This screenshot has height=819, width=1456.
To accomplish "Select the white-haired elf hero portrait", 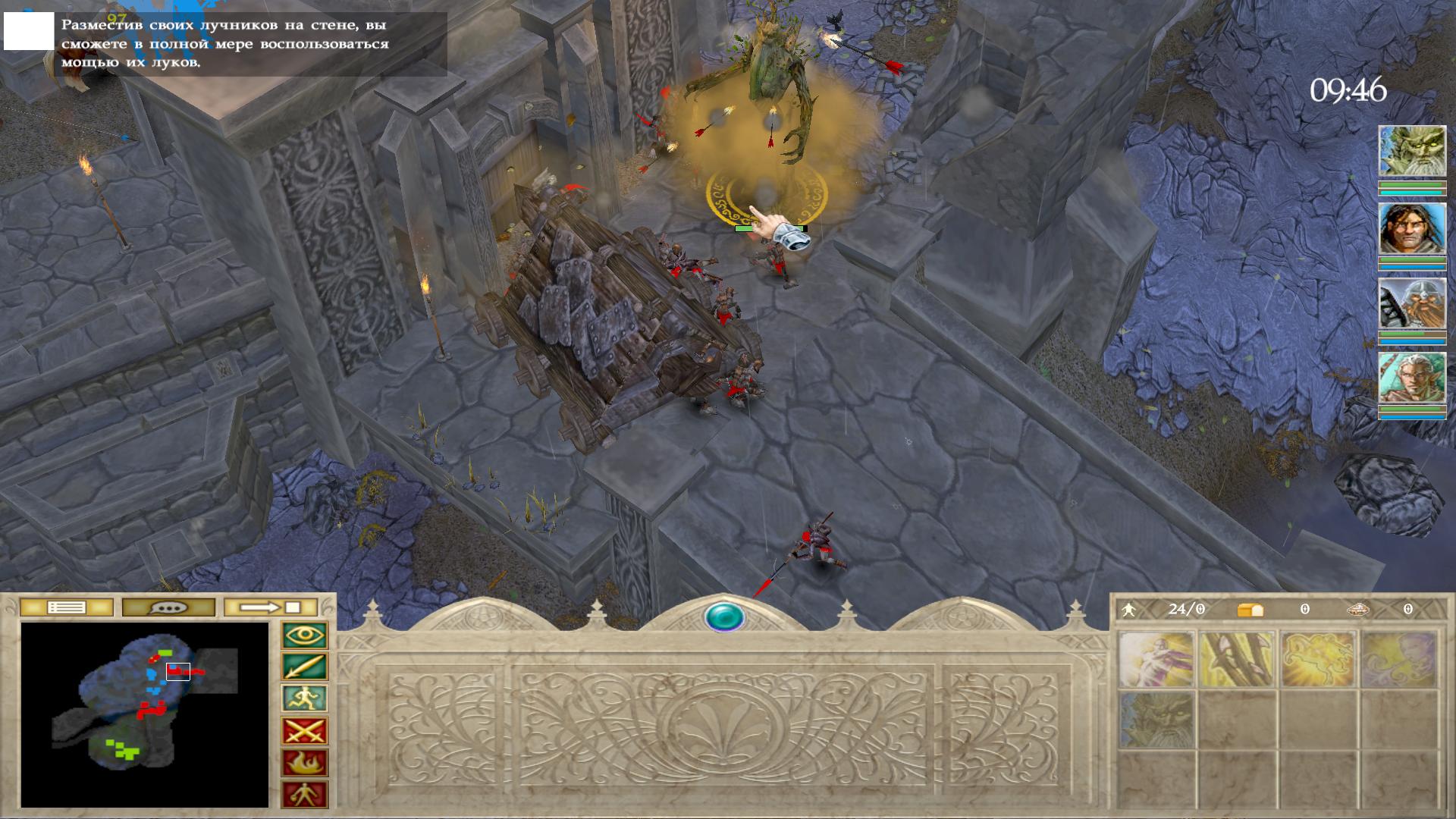I will 1411,378.
